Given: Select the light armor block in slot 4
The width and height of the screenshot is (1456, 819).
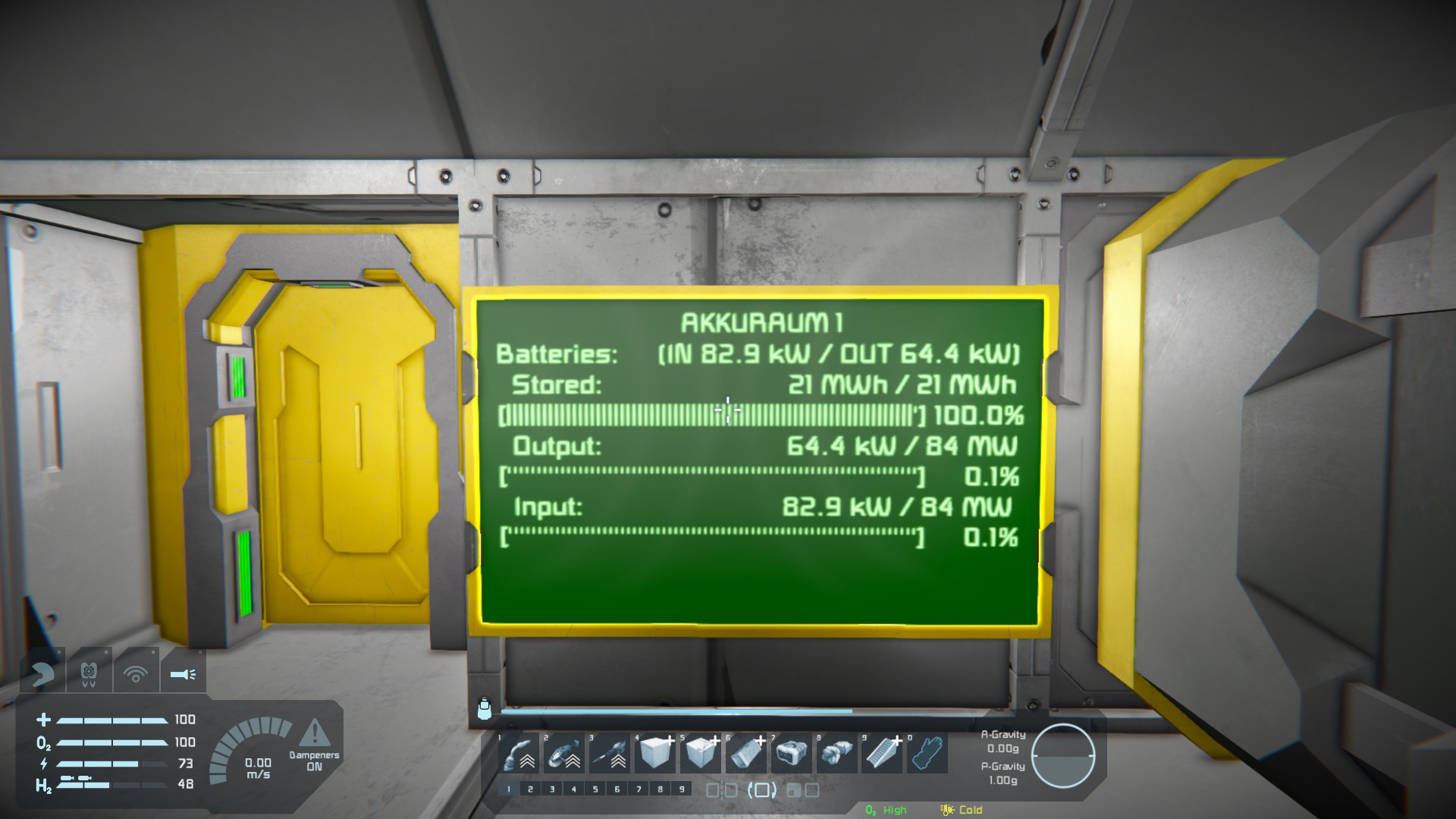Looking at the screenshot, I should point(655,754).
